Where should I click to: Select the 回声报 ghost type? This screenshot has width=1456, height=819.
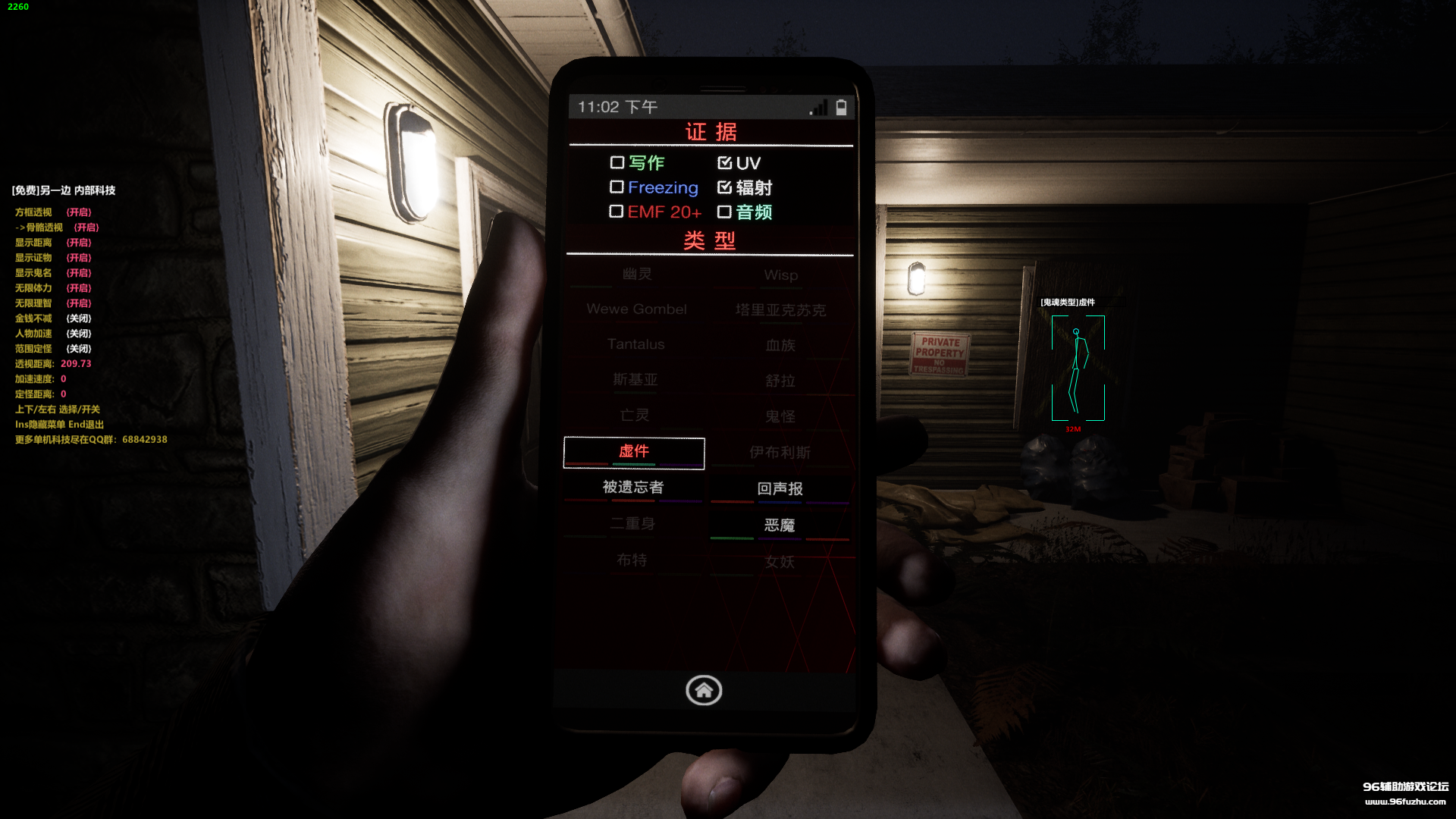tap(780, 489)
